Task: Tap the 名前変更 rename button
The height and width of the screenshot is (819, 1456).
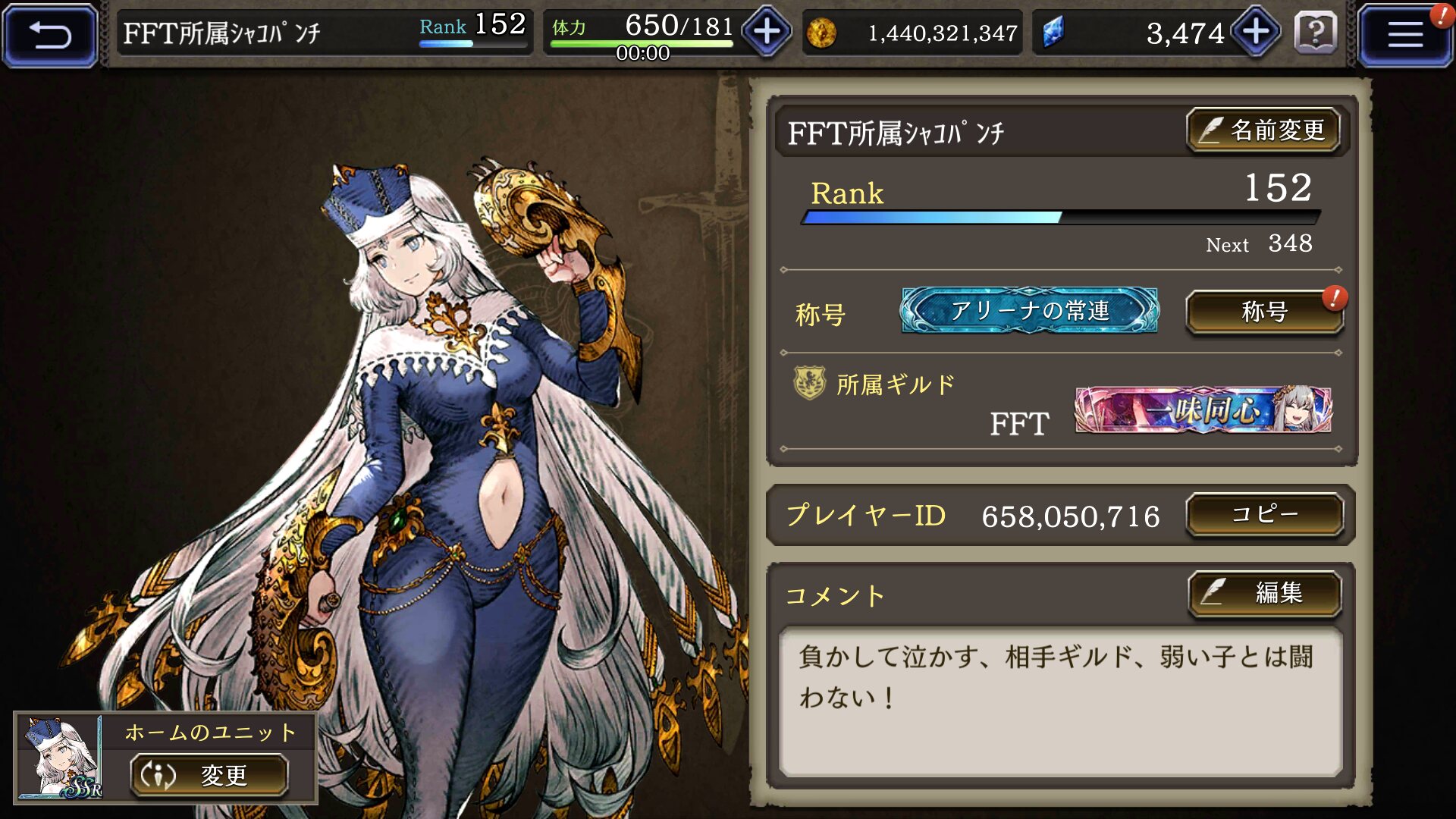Action: (1263, 130)
